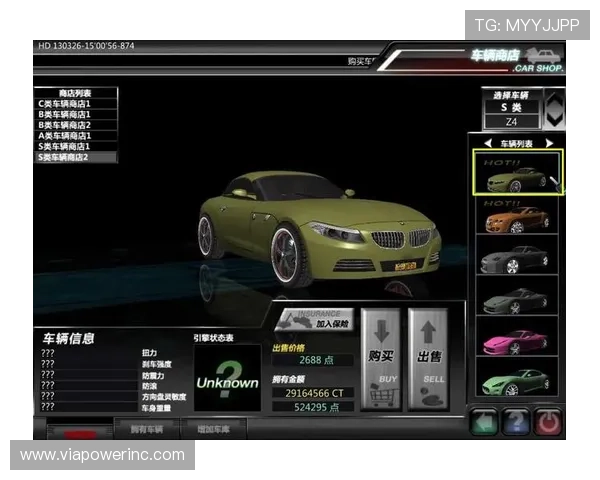Select the olive green Z4 thumbnail
The width and height of the screenshot is (600, 480).
point(518,174)
